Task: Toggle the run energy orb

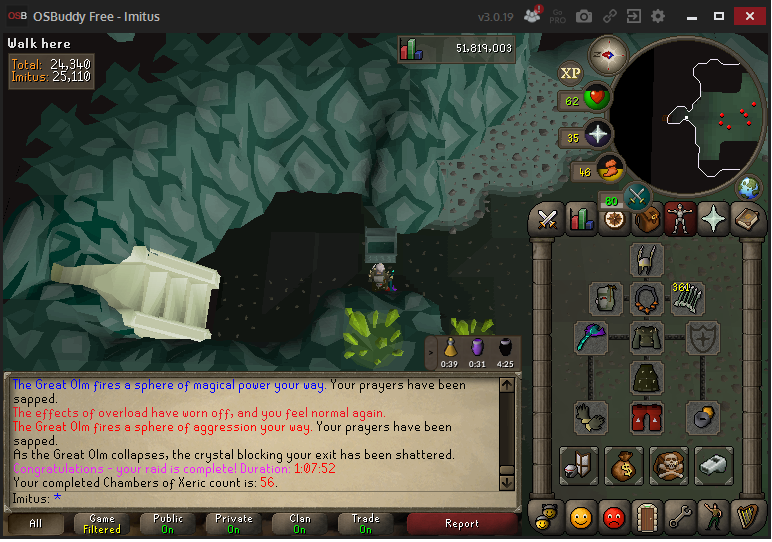Action: 609,169
